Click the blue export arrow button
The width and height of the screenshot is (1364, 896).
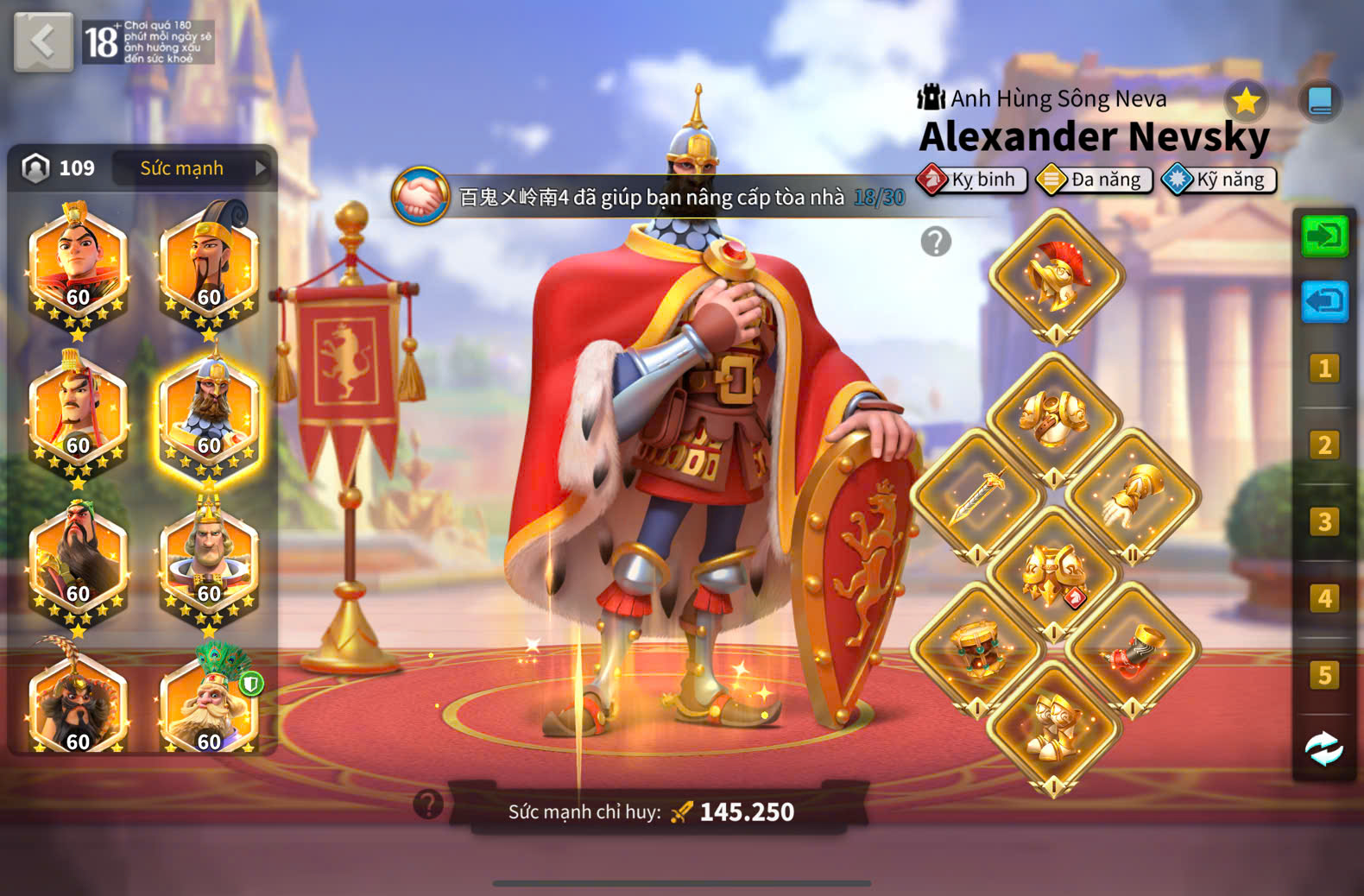tap(1323, 302)
